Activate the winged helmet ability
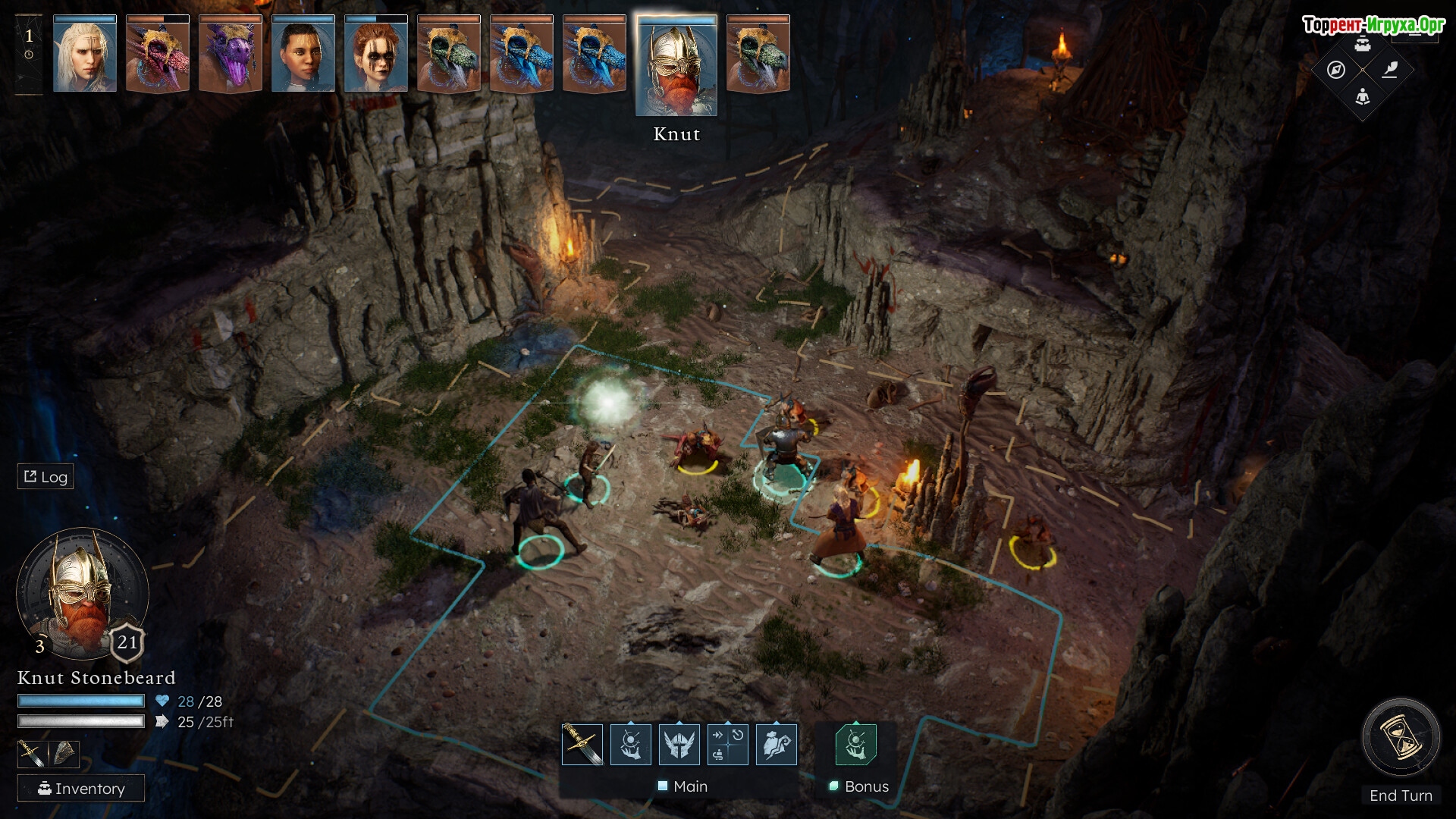The height and width of the screenshot is (819, 1456). coord(679,745)
